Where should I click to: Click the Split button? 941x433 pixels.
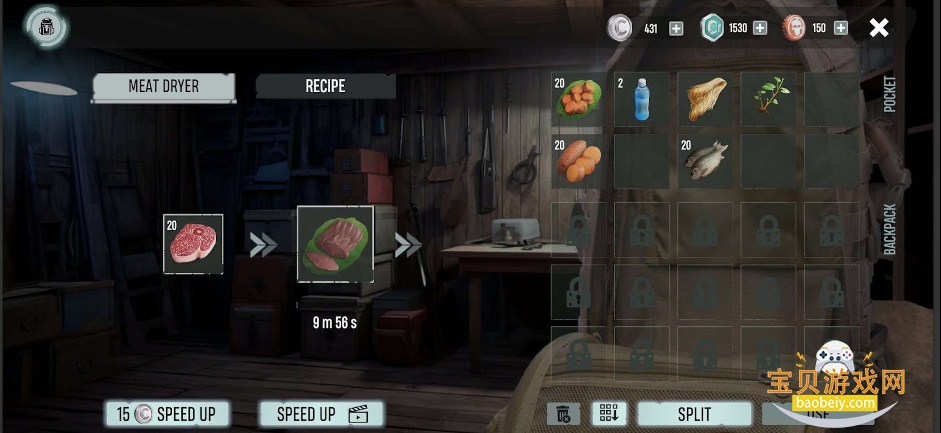coord(694,414)
